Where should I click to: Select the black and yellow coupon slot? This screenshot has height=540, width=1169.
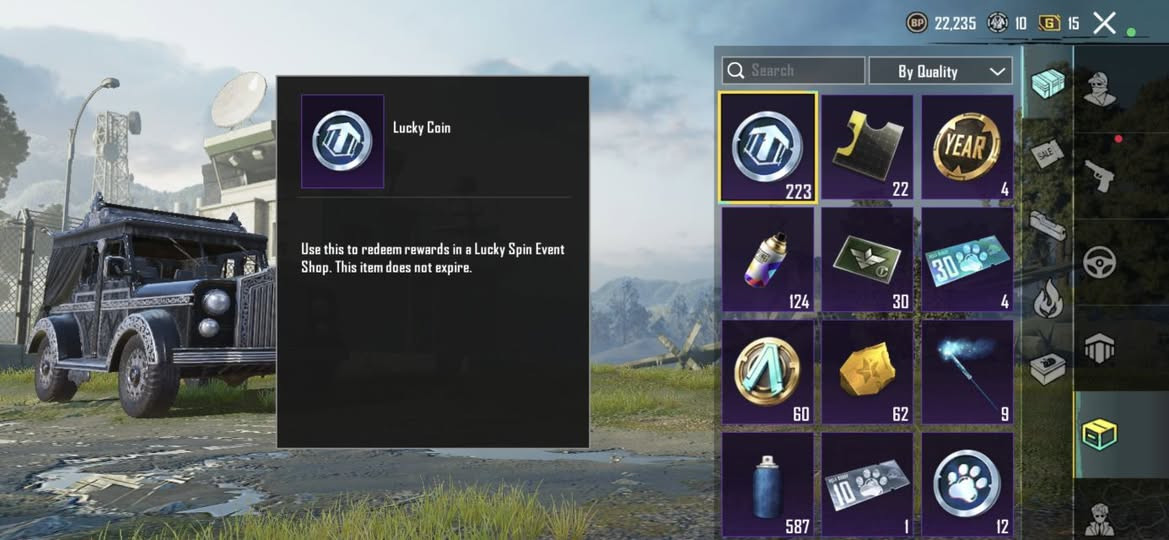[867, 147]
